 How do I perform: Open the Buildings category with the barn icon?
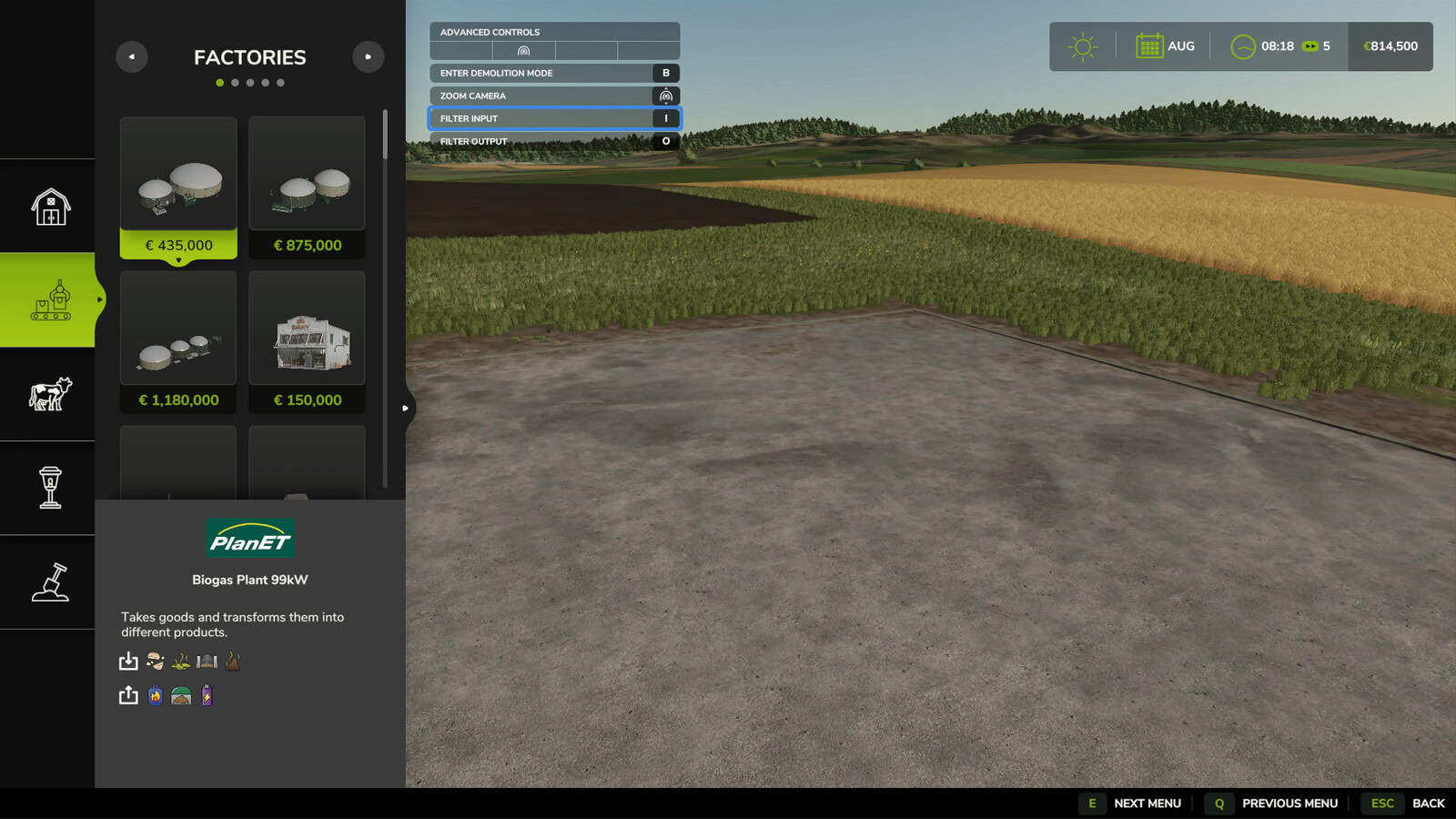pos(51,207)
